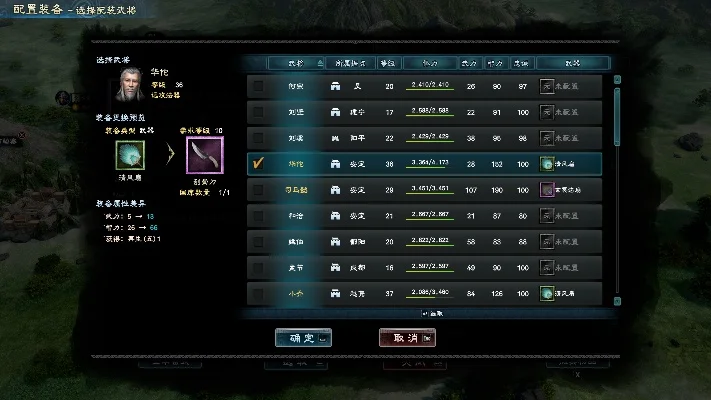Confirm with the 确定 button
Screen dimensions: 711x400
[303, 338]
